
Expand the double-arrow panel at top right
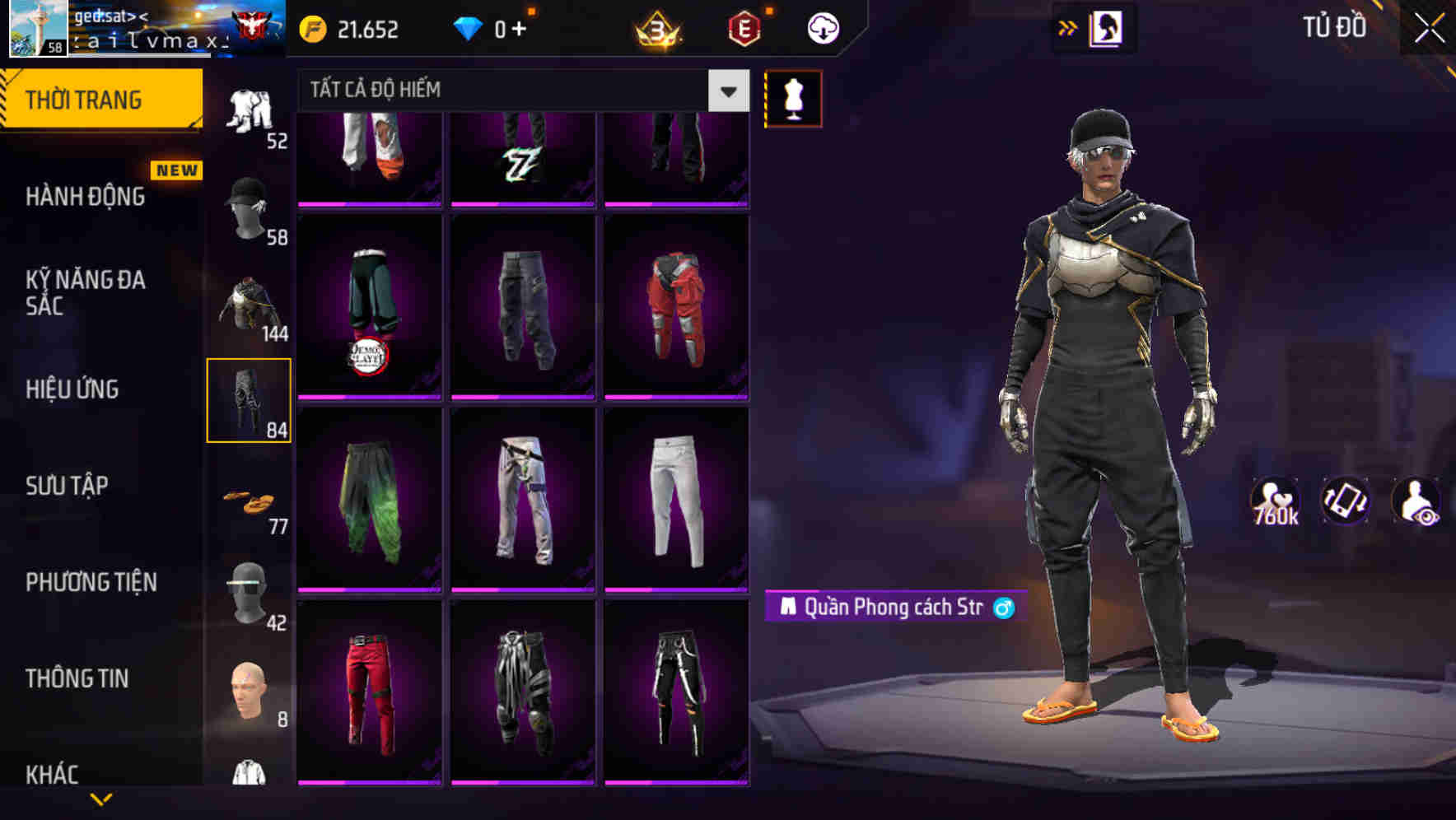click(x=1068, y=26)
